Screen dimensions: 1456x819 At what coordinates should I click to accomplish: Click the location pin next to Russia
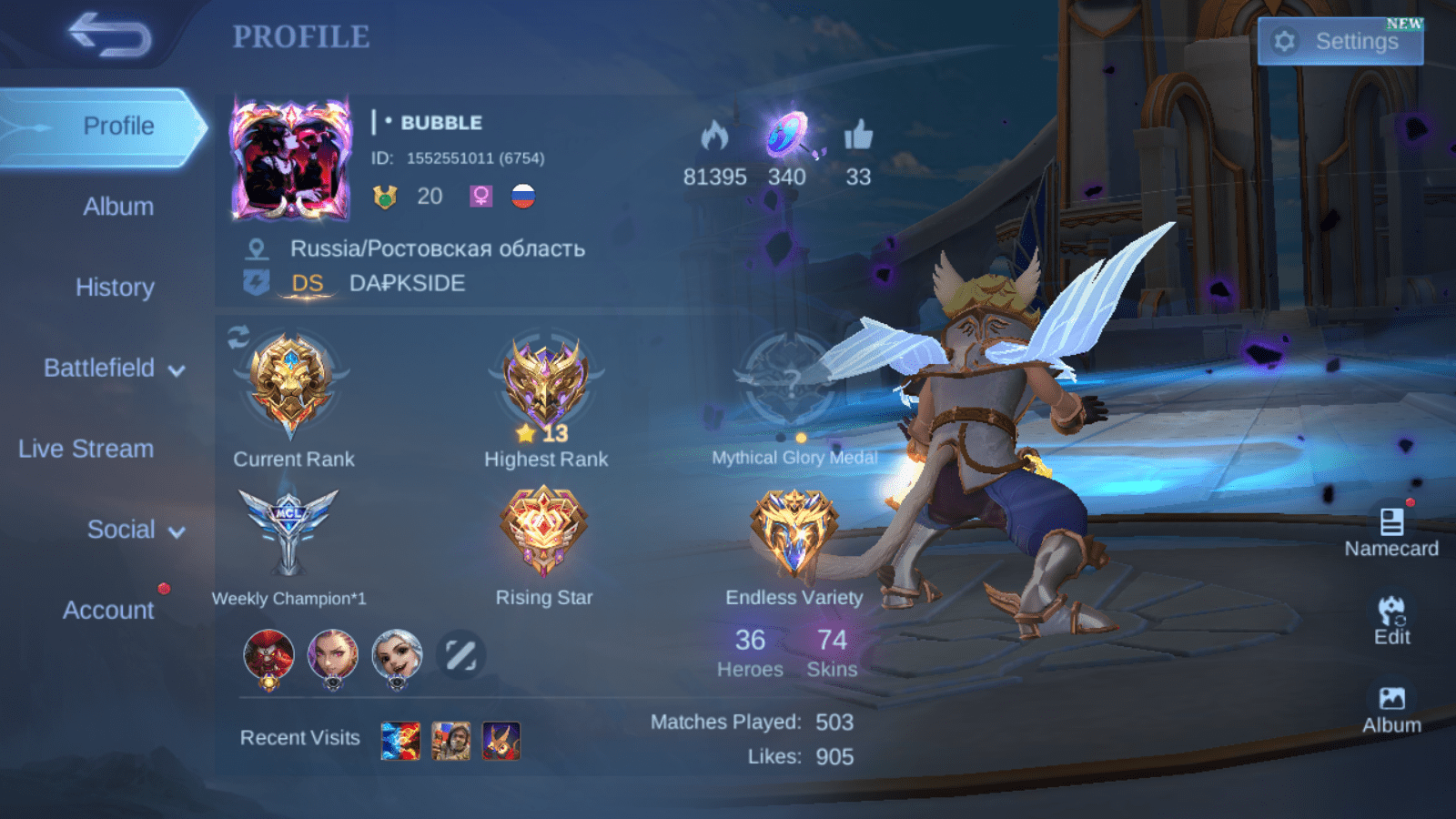[258, 247]
